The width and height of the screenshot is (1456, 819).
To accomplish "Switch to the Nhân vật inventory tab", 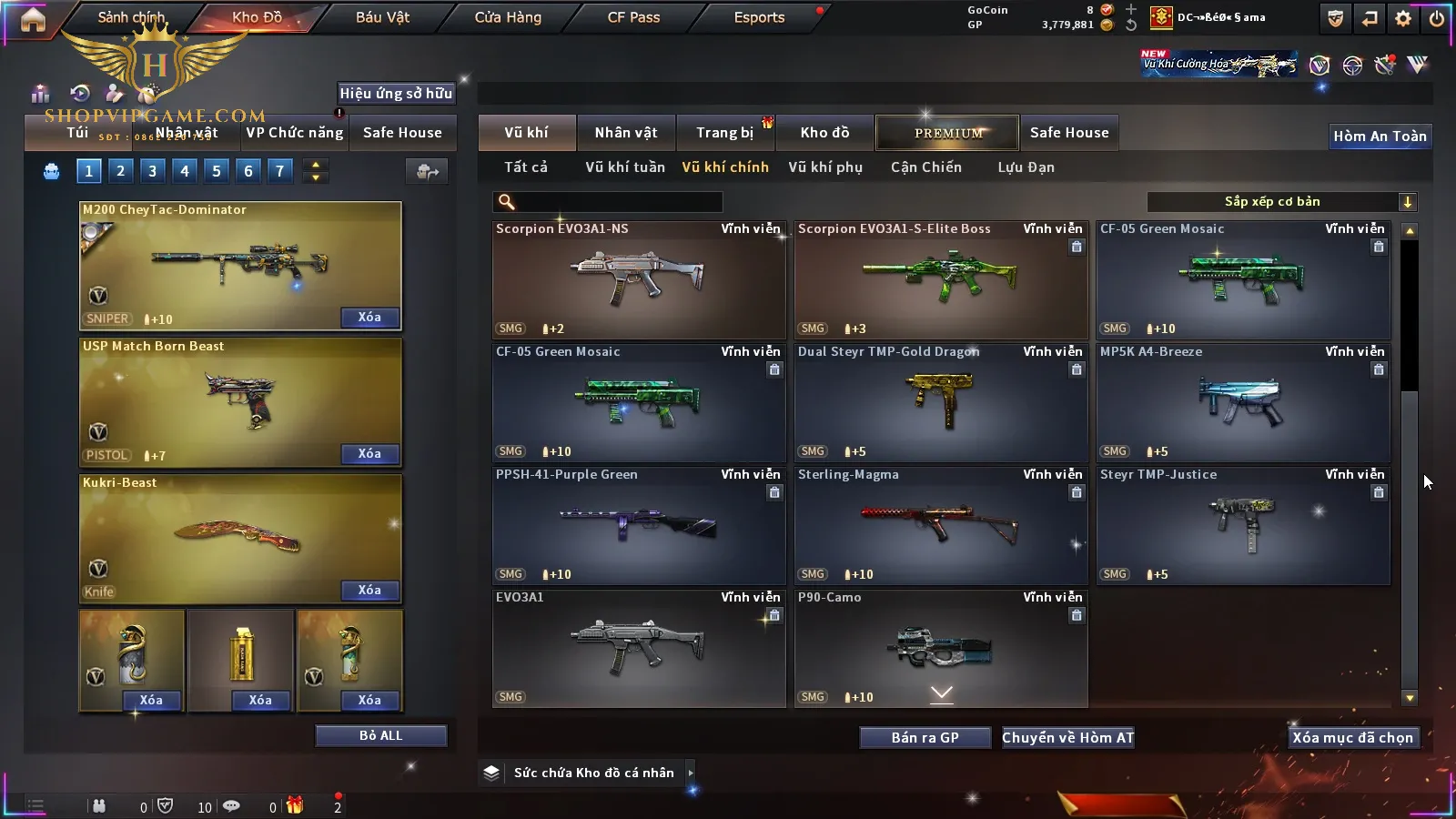I will [625, 133].
